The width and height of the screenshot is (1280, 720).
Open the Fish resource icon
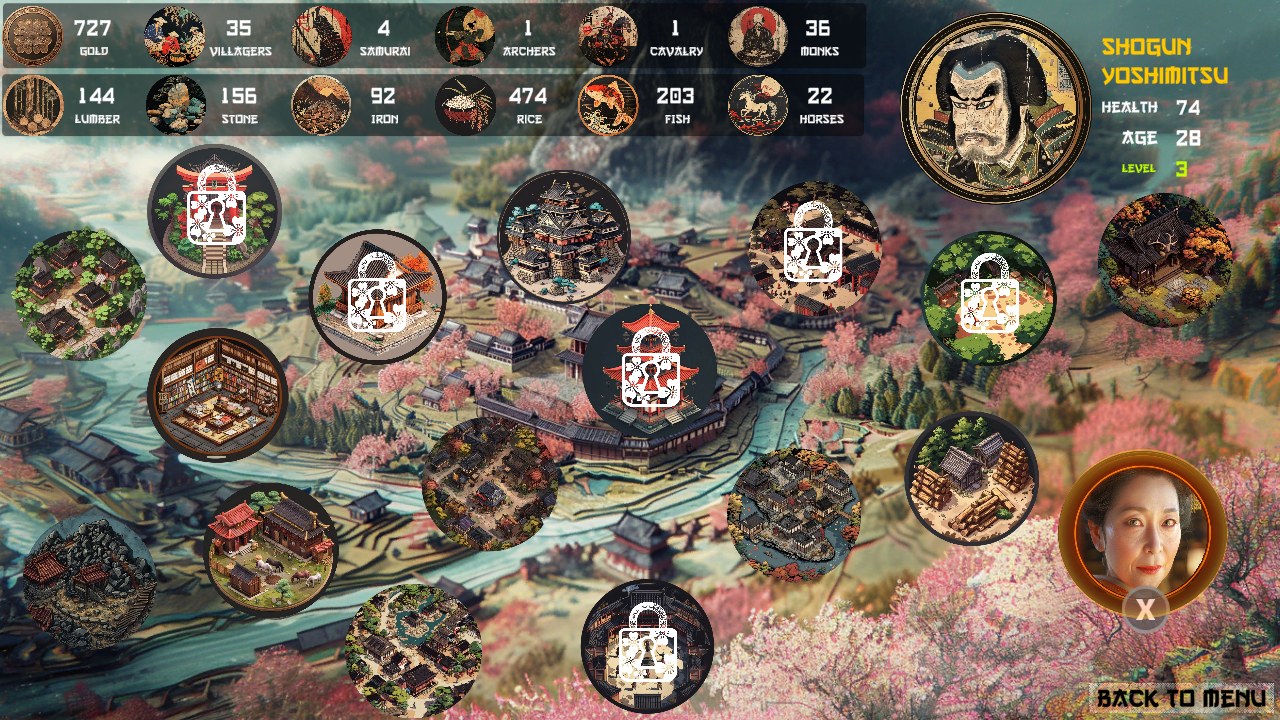point(610,107)
